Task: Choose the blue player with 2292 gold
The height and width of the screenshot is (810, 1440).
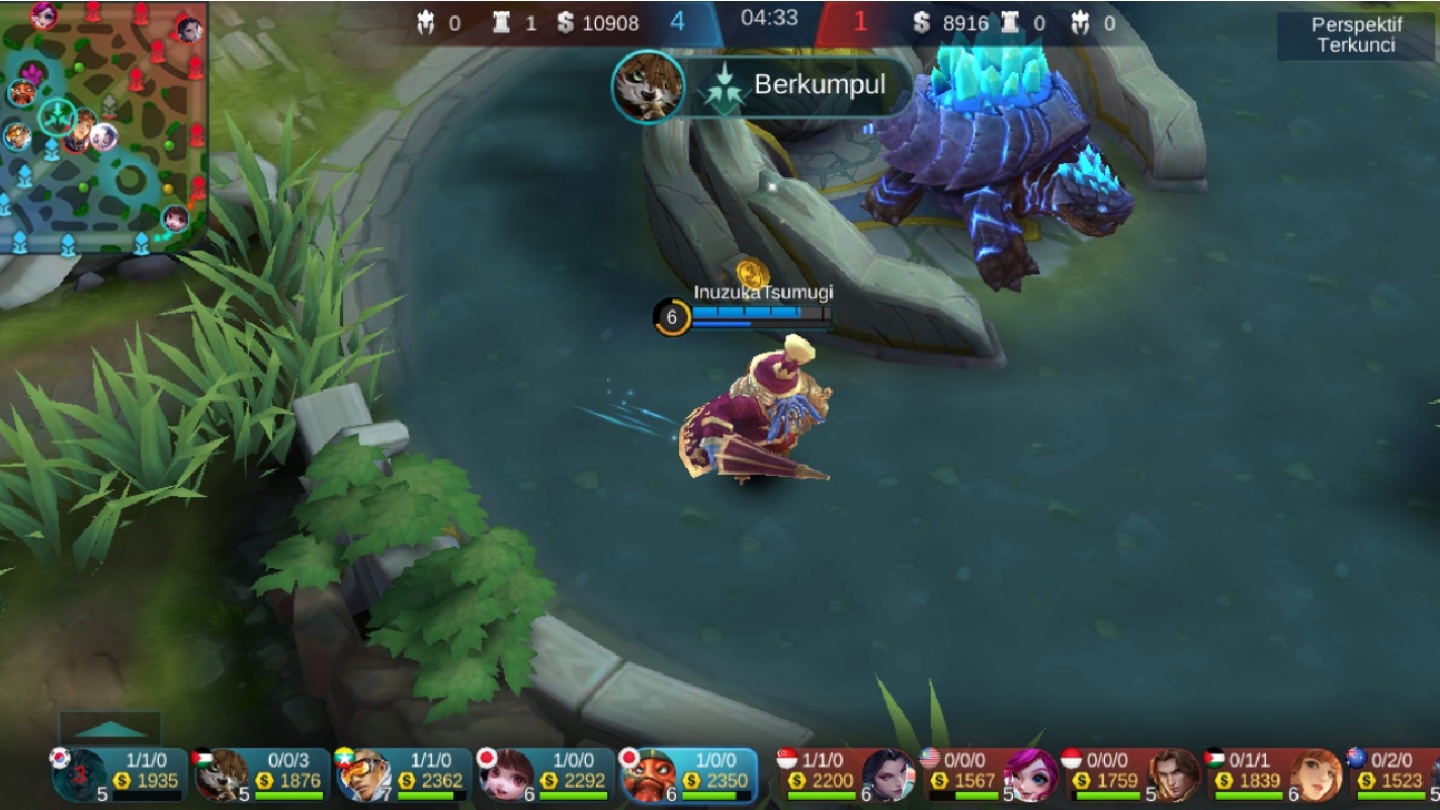Action: pyautogui.click(x=547, y=776)
